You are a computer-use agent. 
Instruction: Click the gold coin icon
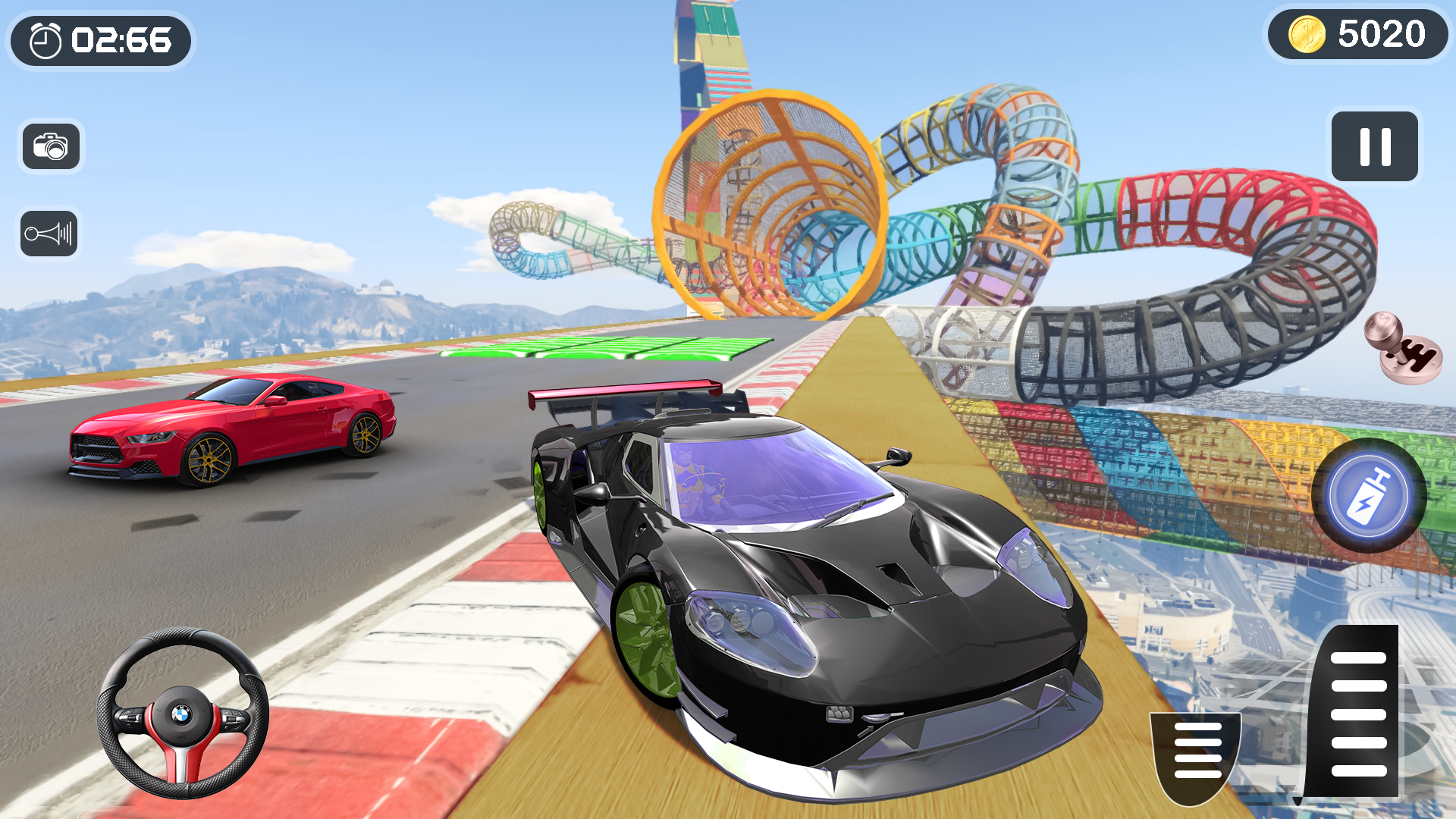[1307, 34]
